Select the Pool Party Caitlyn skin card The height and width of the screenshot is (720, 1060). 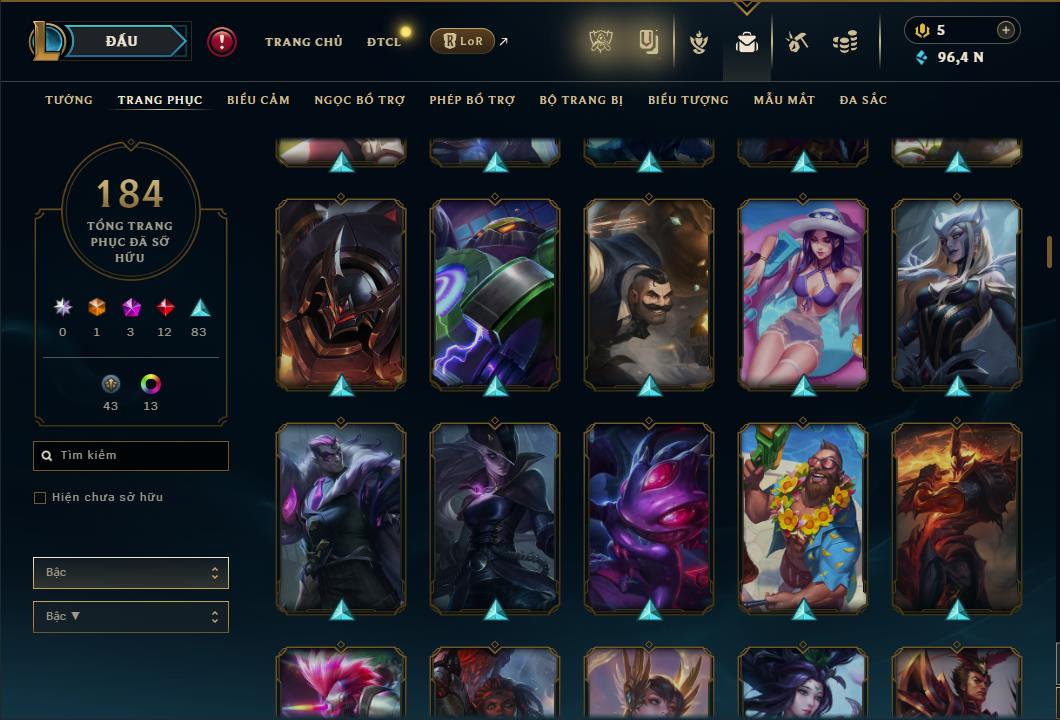(x=803, y=293)
